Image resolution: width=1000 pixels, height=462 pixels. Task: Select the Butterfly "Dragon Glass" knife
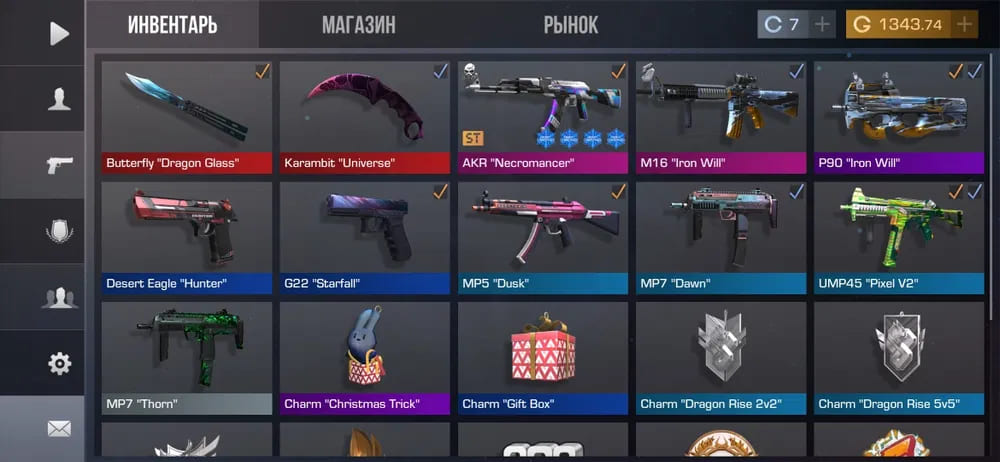point(187,117)
